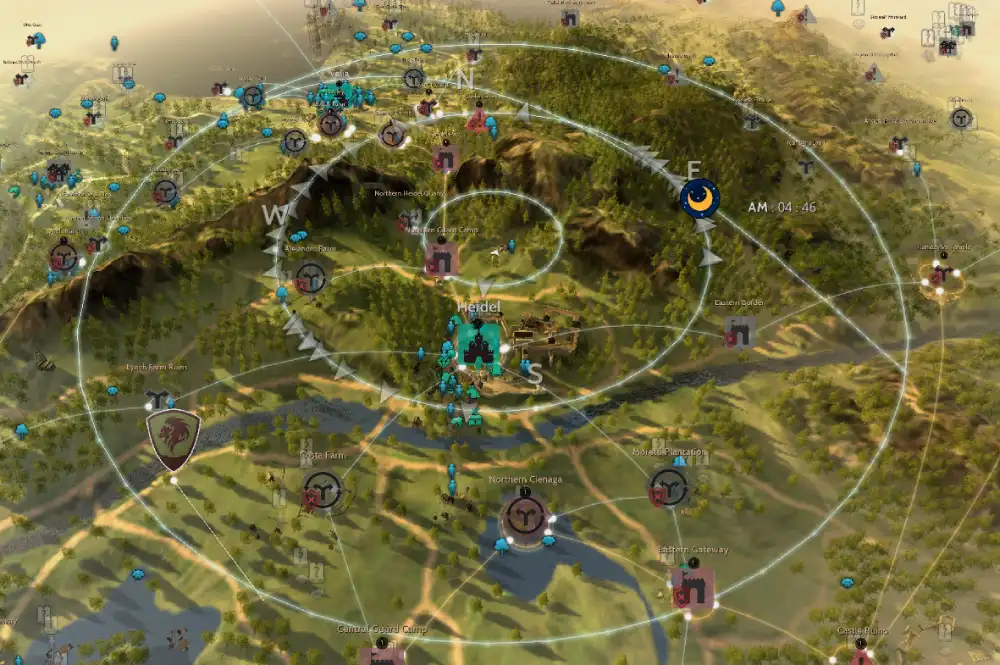Click the Eastern Border gateway node
The width and height of the screenshot is (1000, 665).
pos(740,331)
